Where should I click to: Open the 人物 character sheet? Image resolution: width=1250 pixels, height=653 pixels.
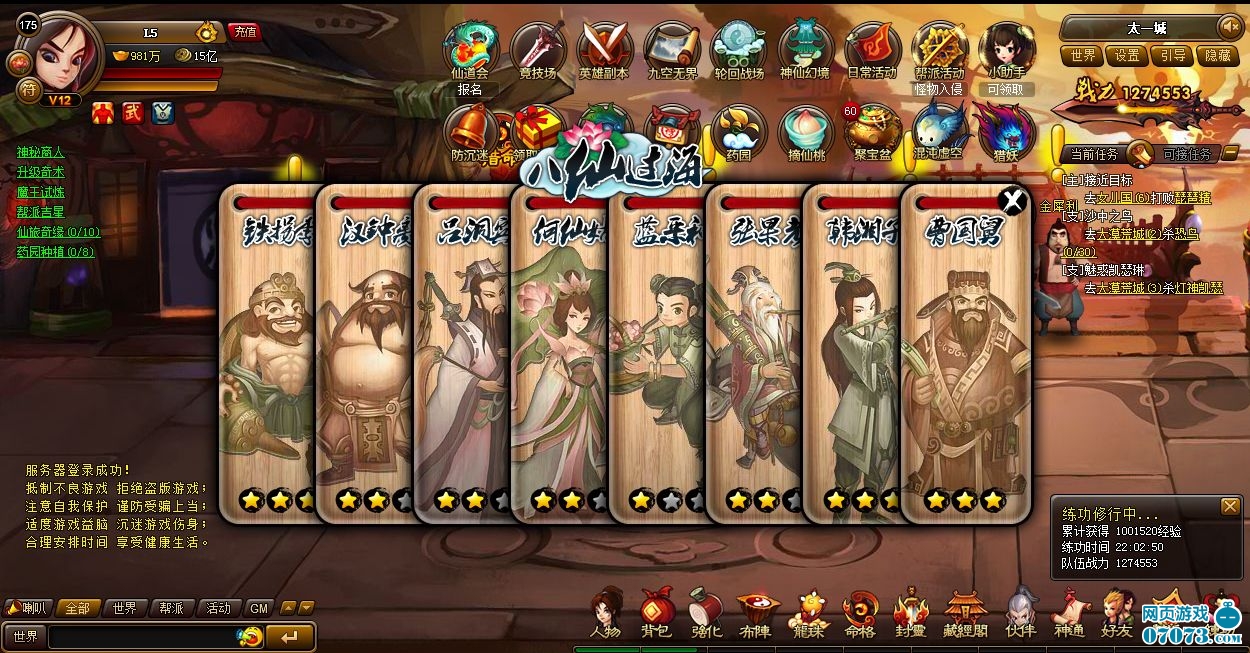coord(605,612)
